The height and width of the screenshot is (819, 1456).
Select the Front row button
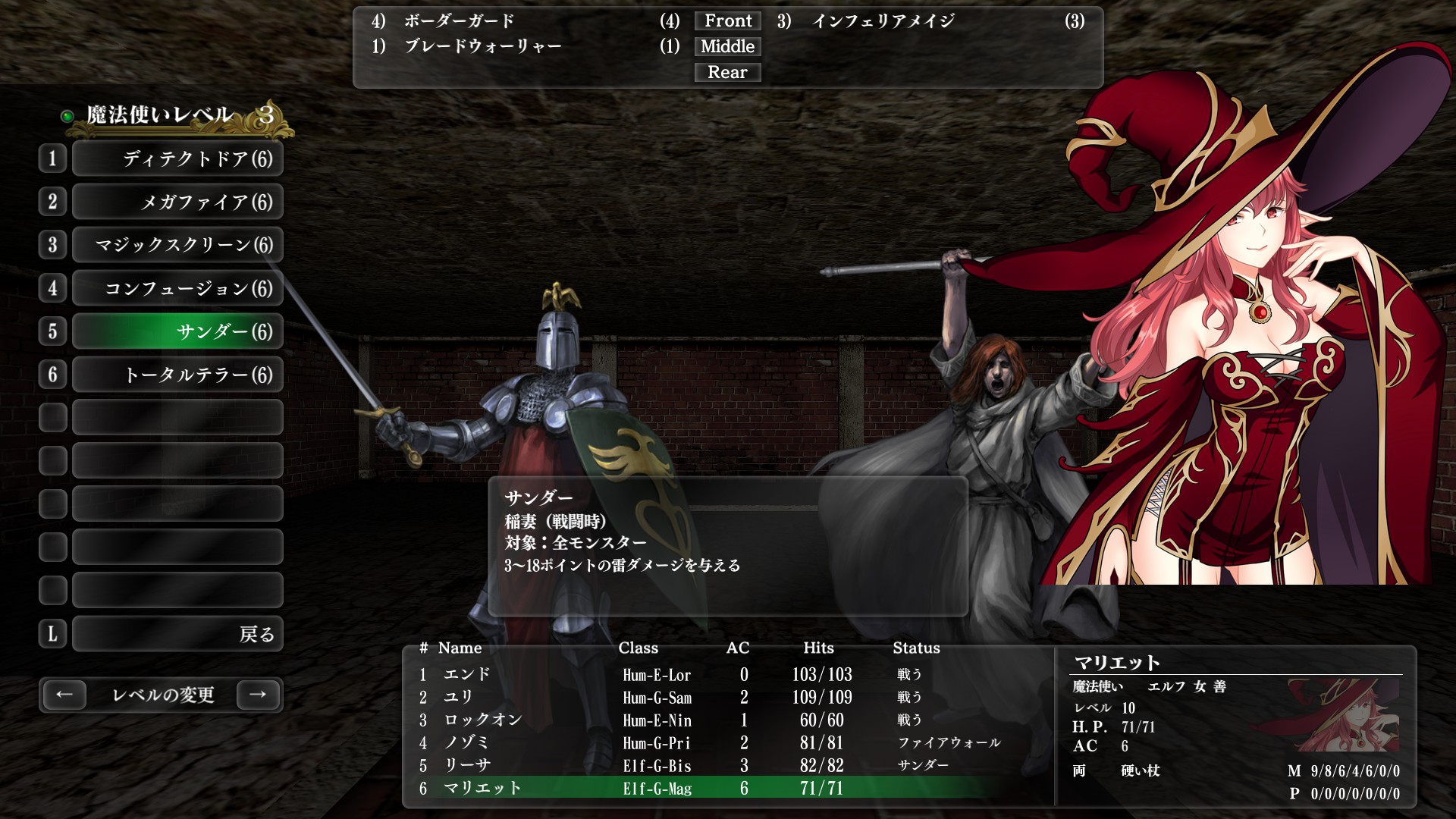coord(727,21)
